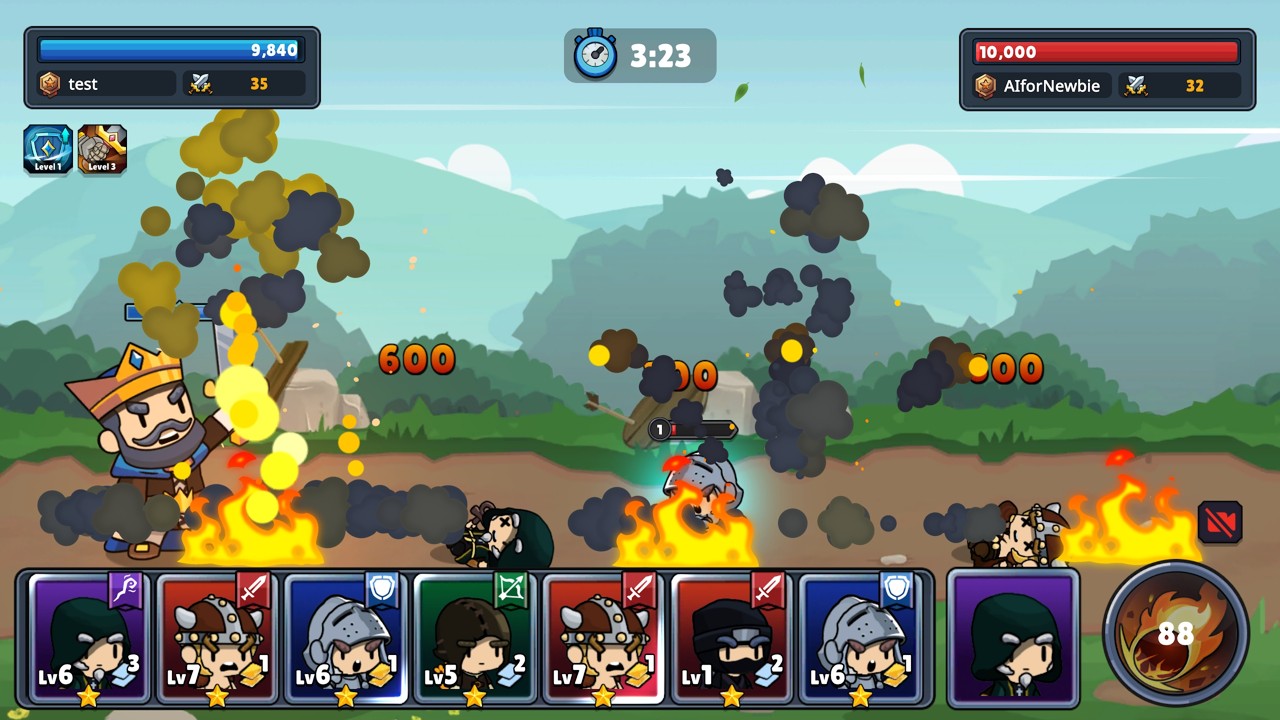Choose the Lv1 black ninja card

click(x=731, y=638)
